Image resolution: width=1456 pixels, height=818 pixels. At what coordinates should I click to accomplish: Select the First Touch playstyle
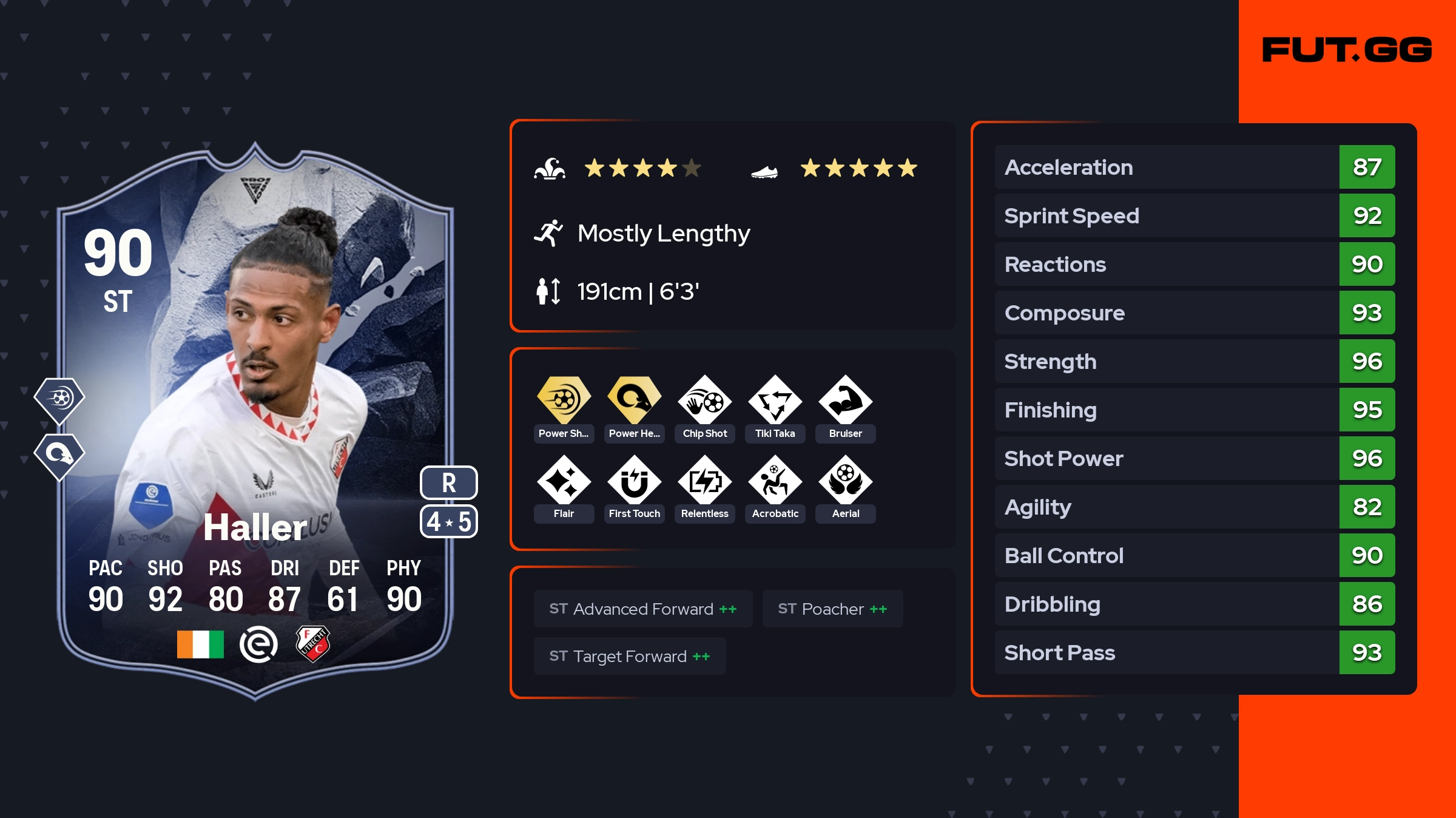(x=634, y=481)
